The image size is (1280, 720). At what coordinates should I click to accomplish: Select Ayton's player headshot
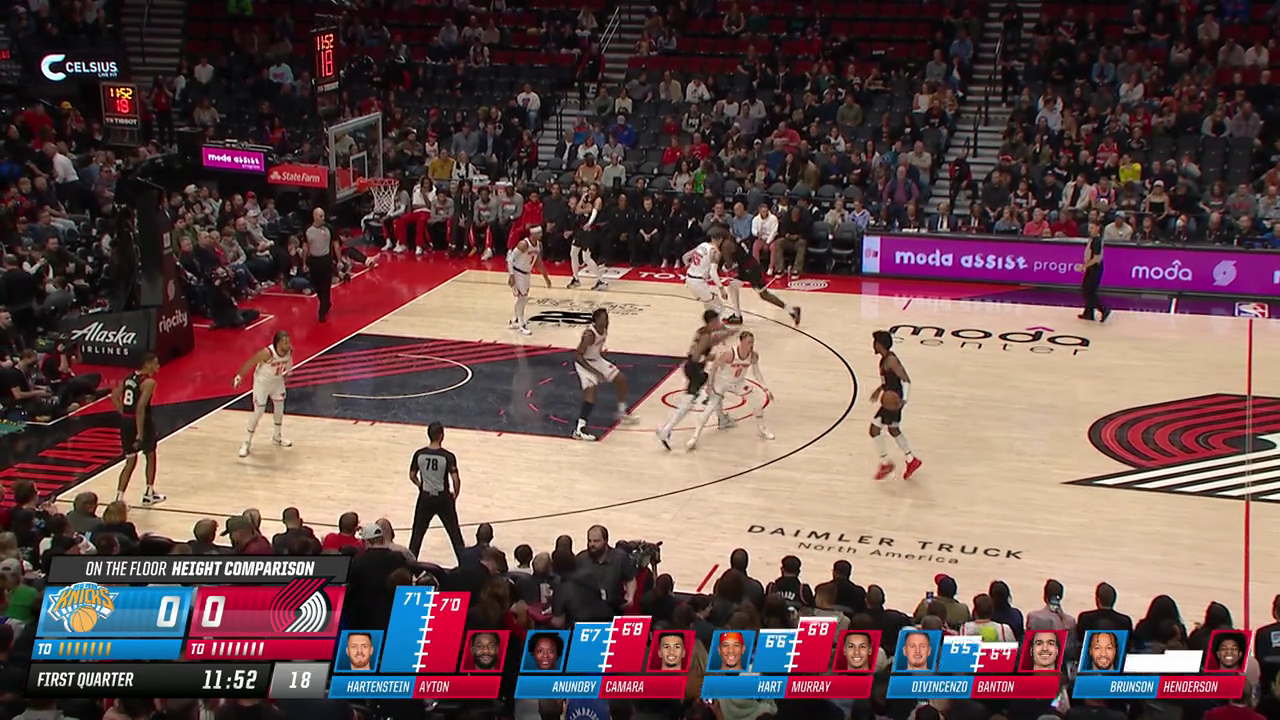(x=484, y=651)
